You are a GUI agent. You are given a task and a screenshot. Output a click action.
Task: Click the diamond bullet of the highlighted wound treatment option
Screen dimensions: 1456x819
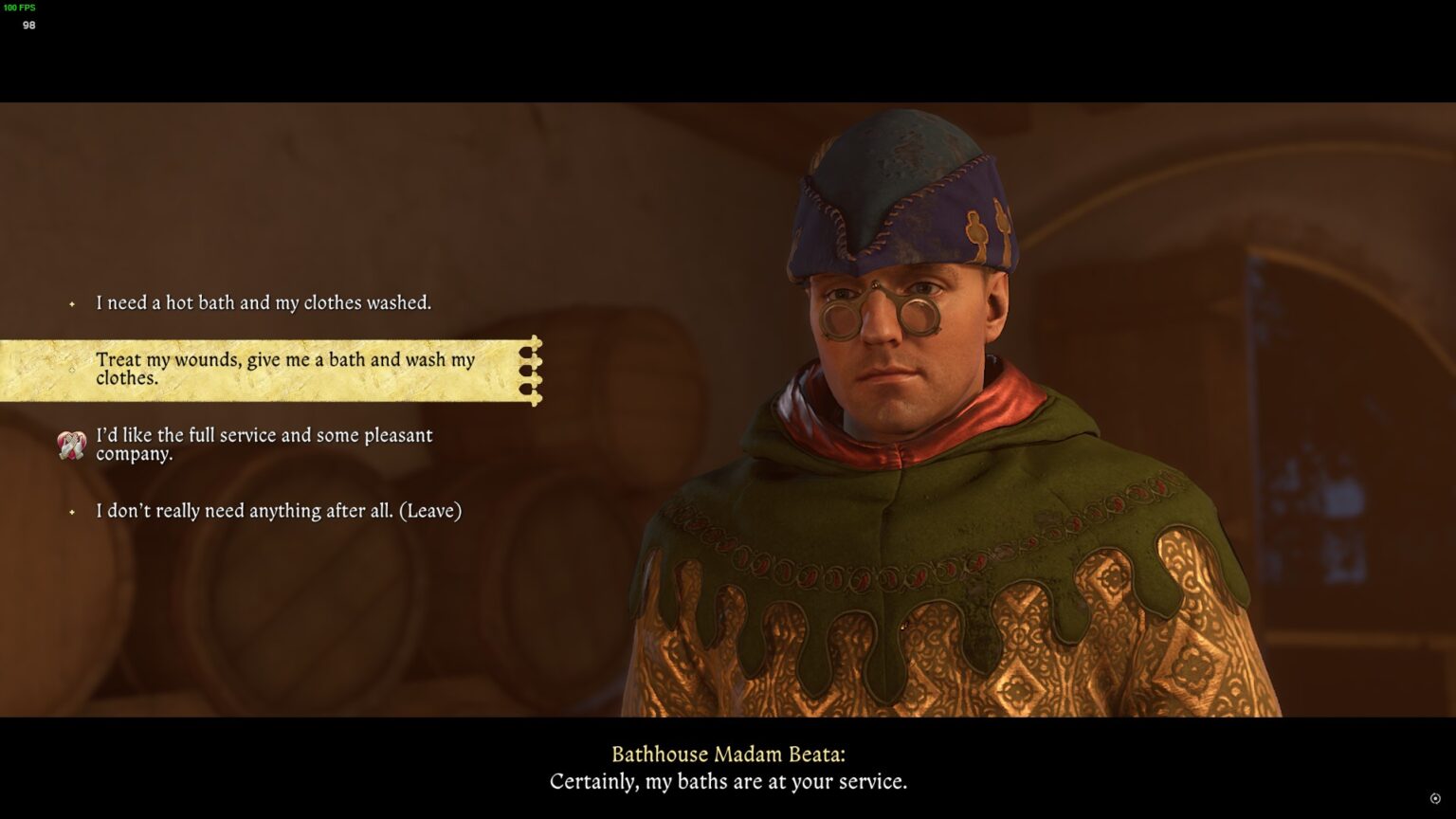[72, 371]
